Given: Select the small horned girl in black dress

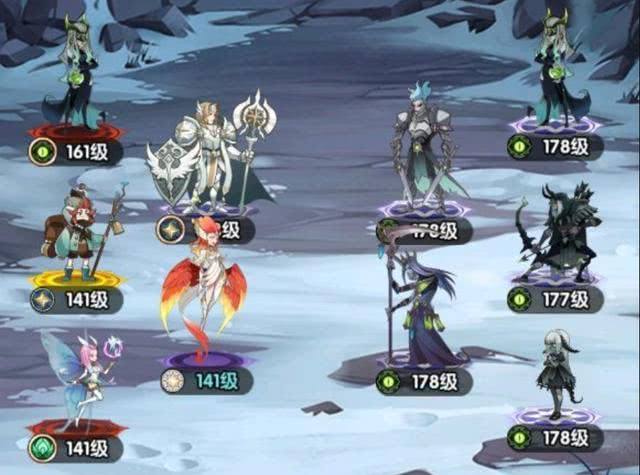Looking at the screenshot, I should click(x=556, y=375).
